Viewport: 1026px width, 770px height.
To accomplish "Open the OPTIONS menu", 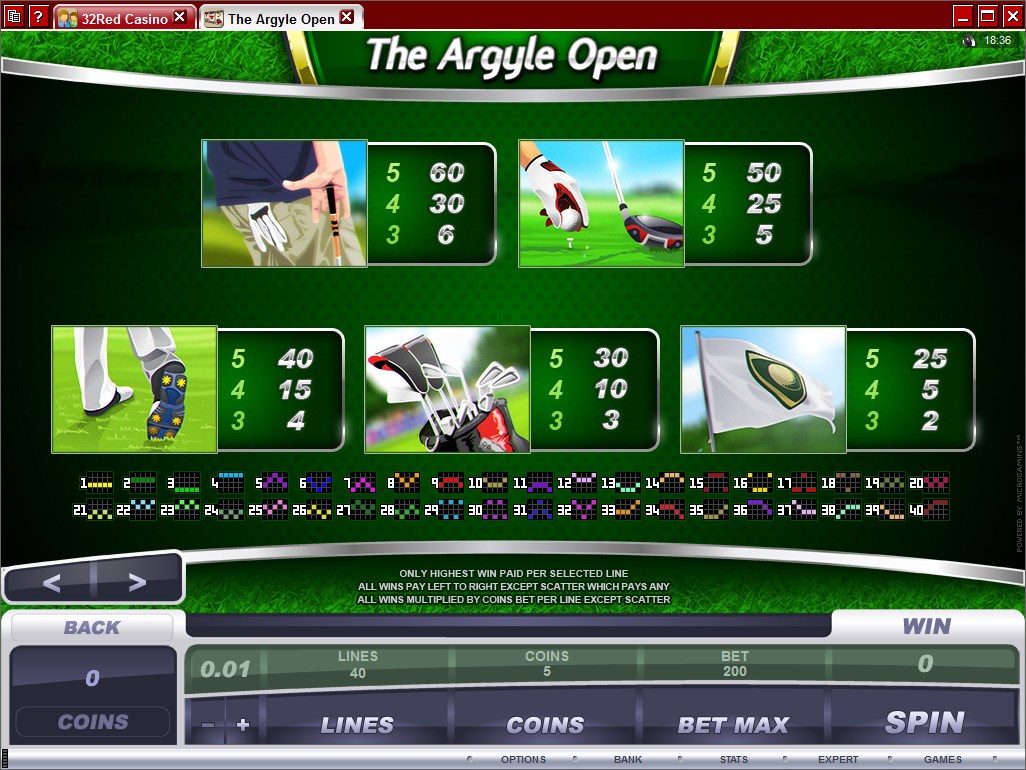I will (522, 760).
